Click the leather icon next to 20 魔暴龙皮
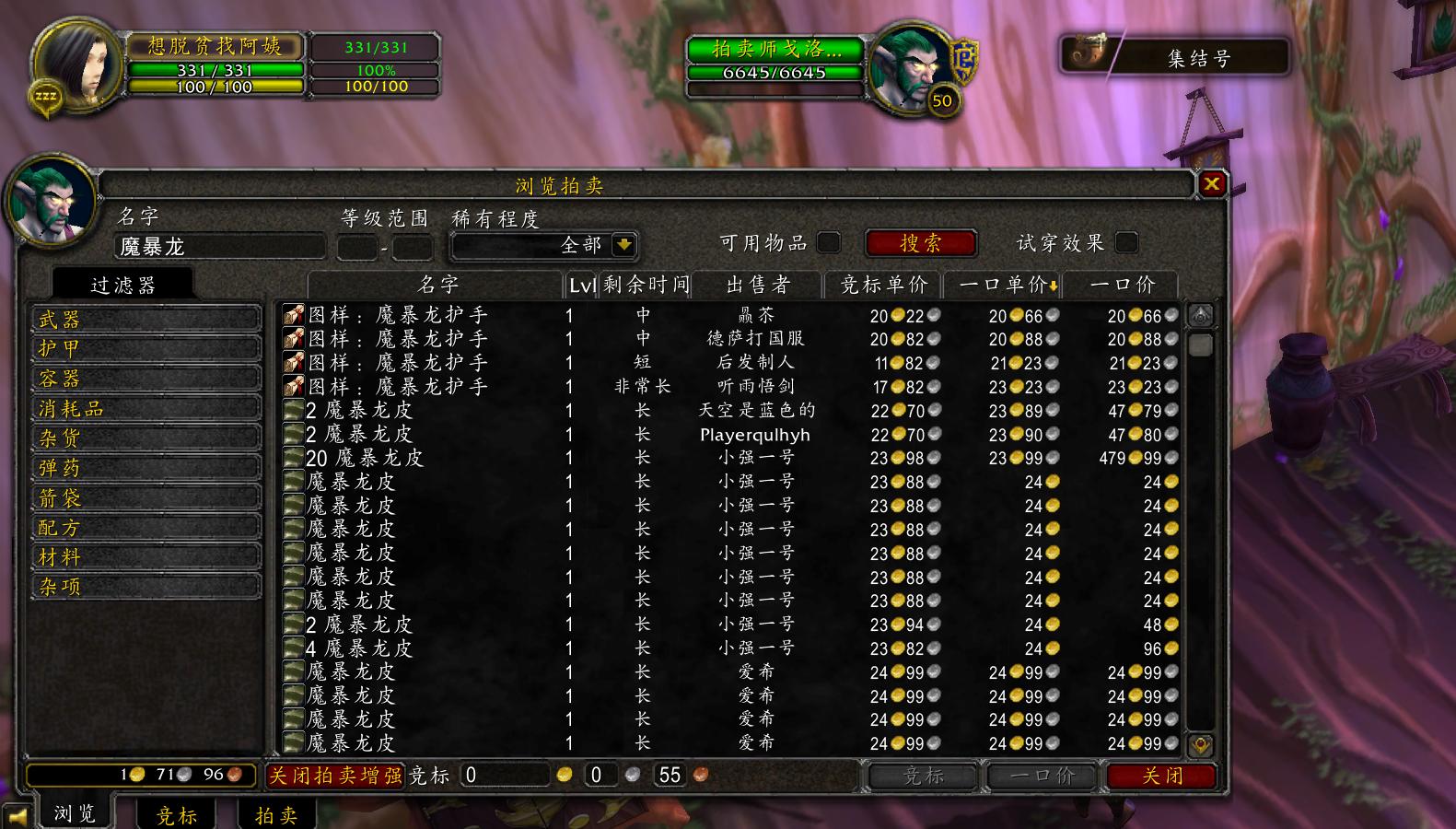The image size is (1456, 829). point(295,458)
